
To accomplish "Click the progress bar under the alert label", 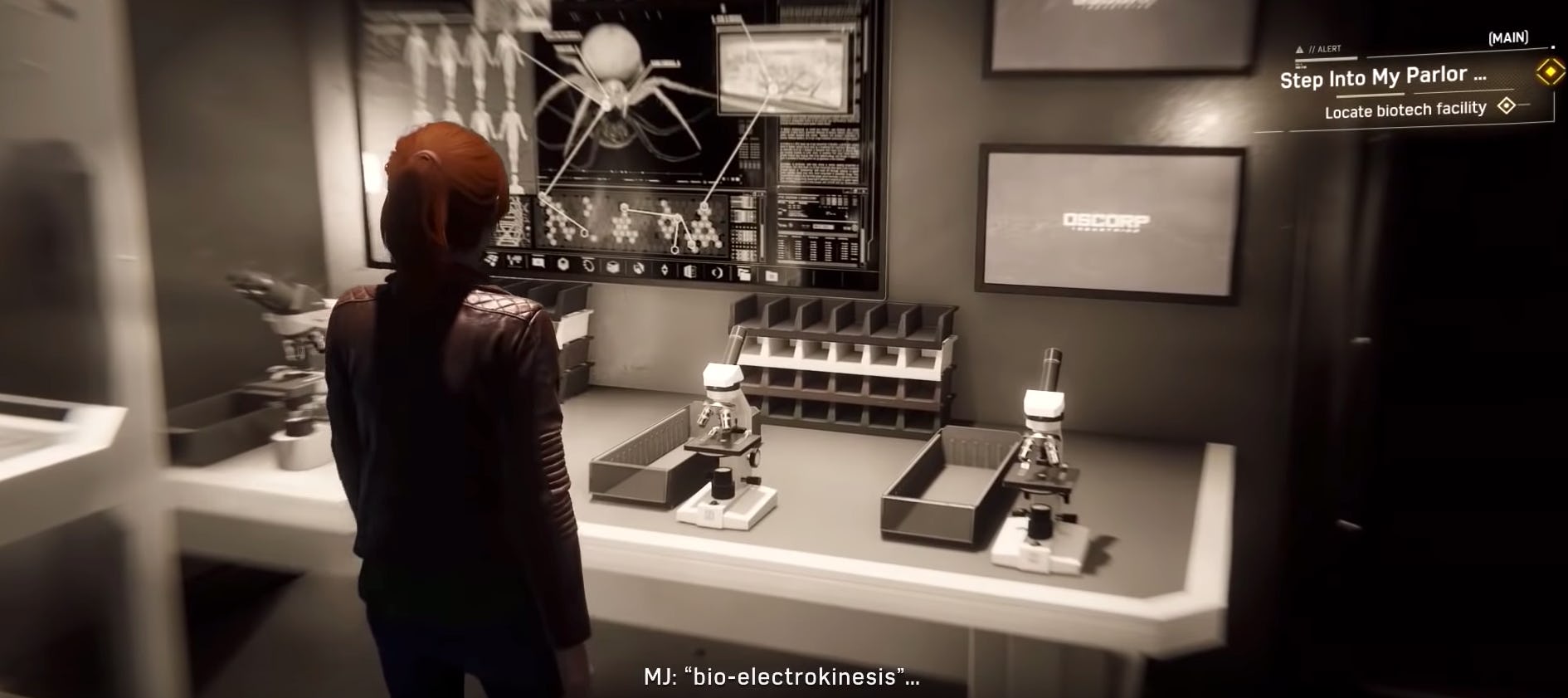I will pyautogui.click(x=1325, y=58).
